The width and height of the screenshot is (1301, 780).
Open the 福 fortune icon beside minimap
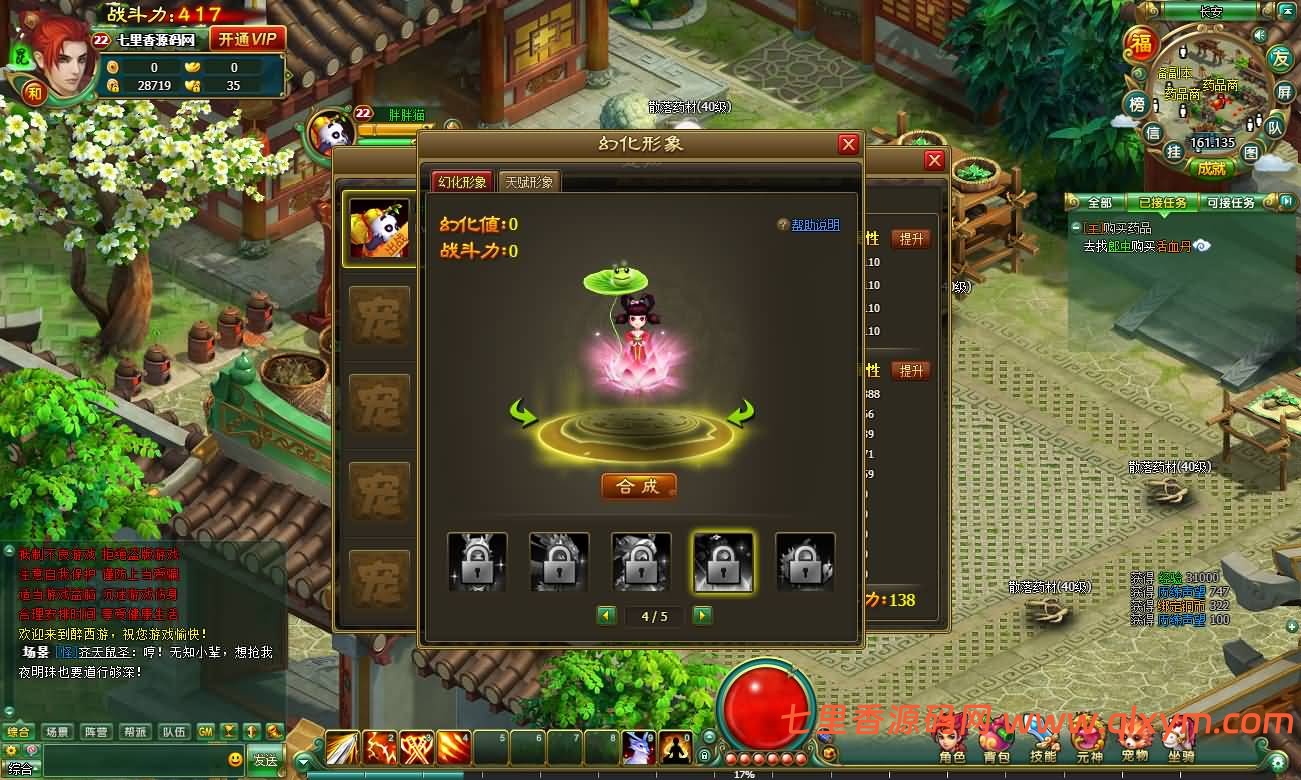click(1142, 44)
